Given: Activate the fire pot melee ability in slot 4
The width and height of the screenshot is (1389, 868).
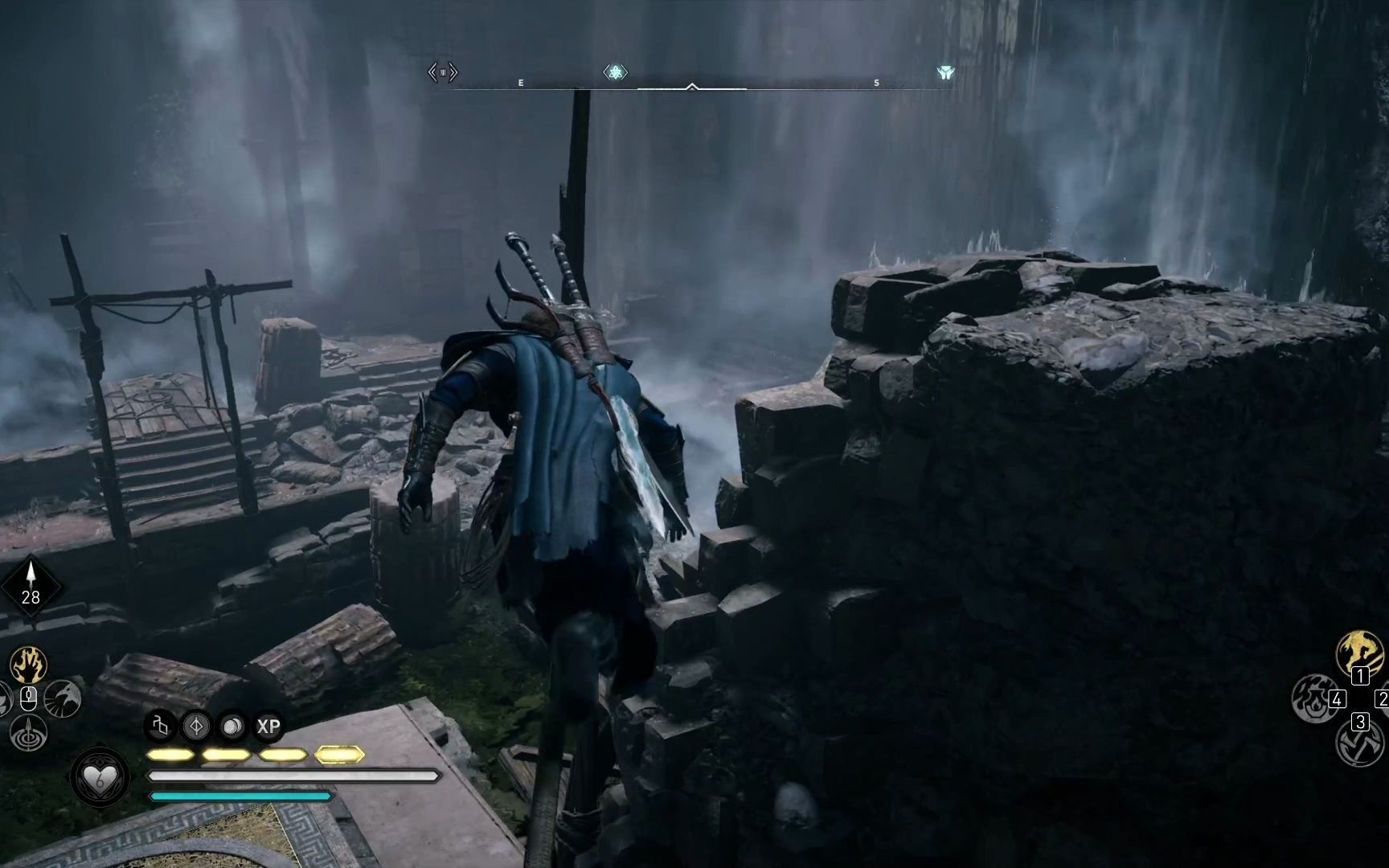Looking at the screenshot, I should pyautogui.click(x=1313, y=696).
